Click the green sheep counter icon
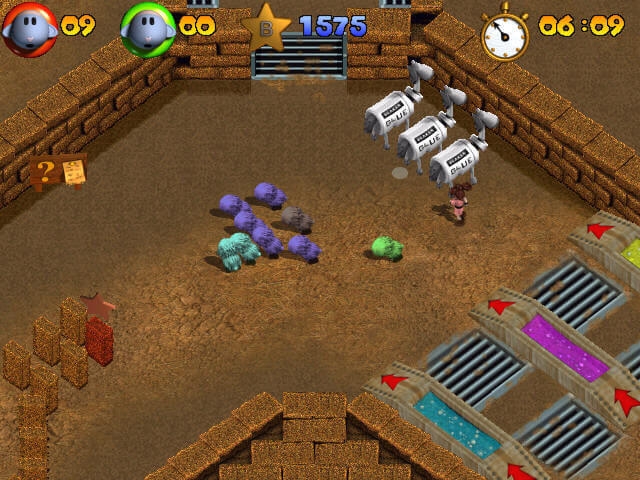 148,29
